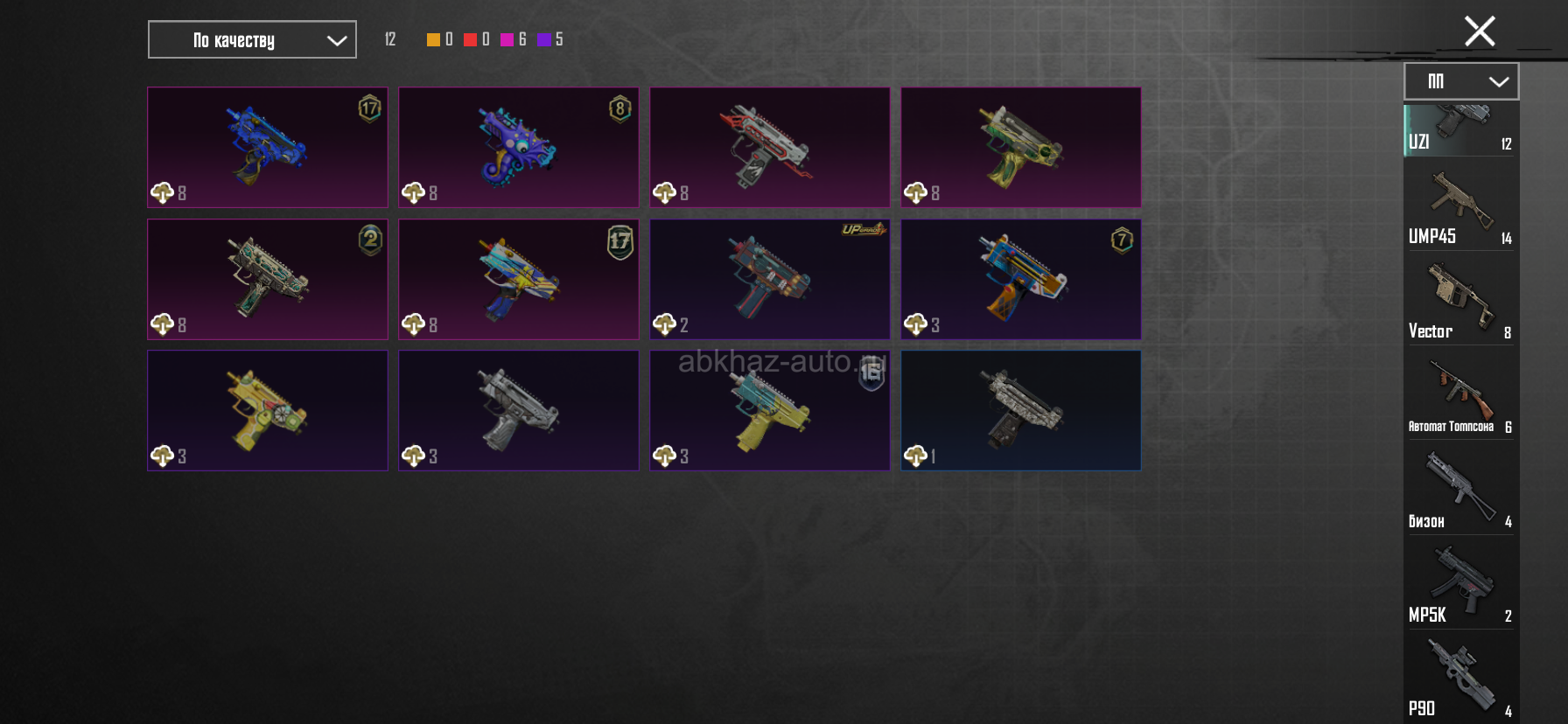Image resolution: width=1568 pixels, height=724 pixels.
Task: Open the «По качеству» sort dropdown
Action: tap(252, 40)
